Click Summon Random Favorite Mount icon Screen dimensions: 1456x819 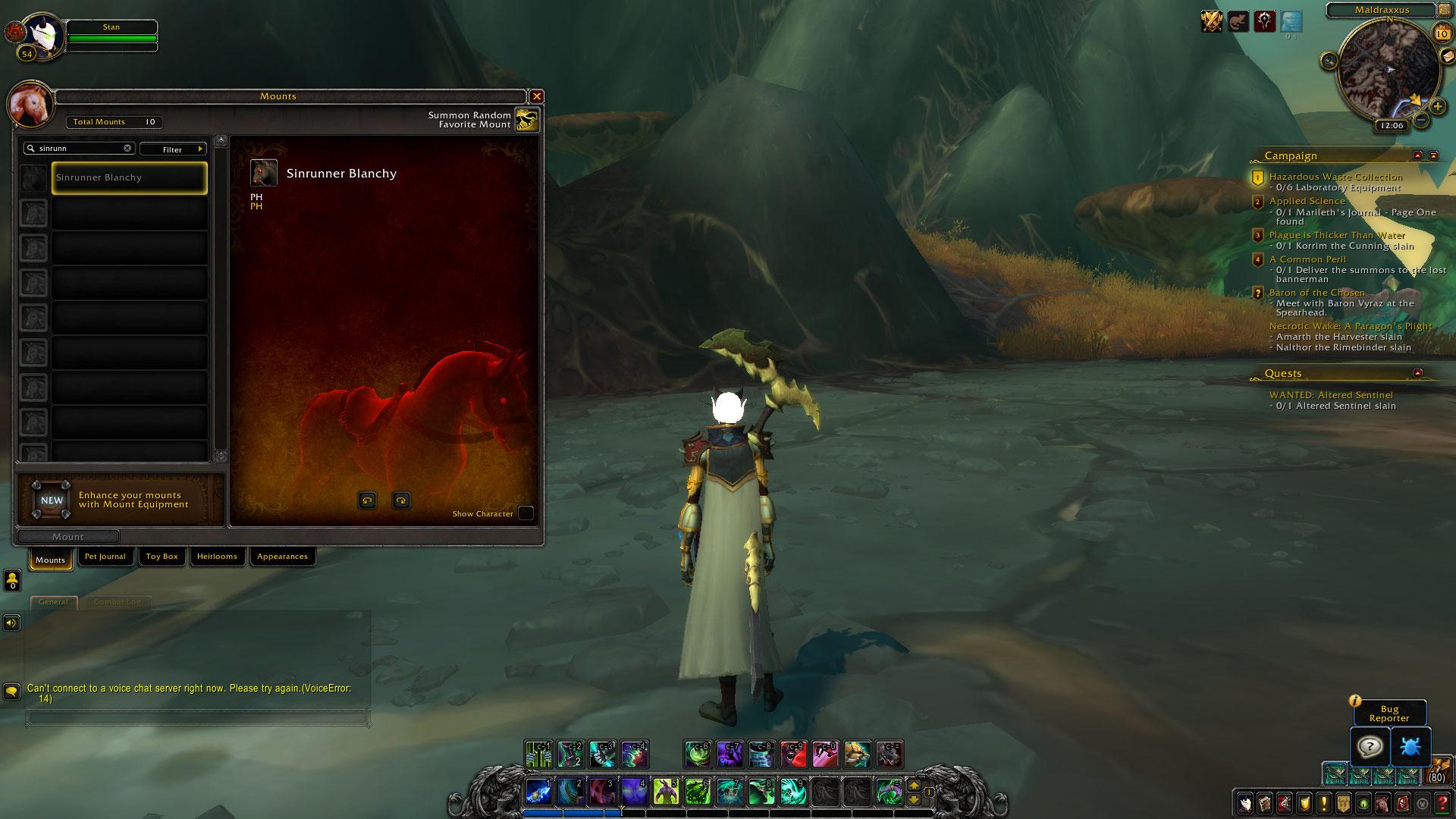click(x=526, y=120)
